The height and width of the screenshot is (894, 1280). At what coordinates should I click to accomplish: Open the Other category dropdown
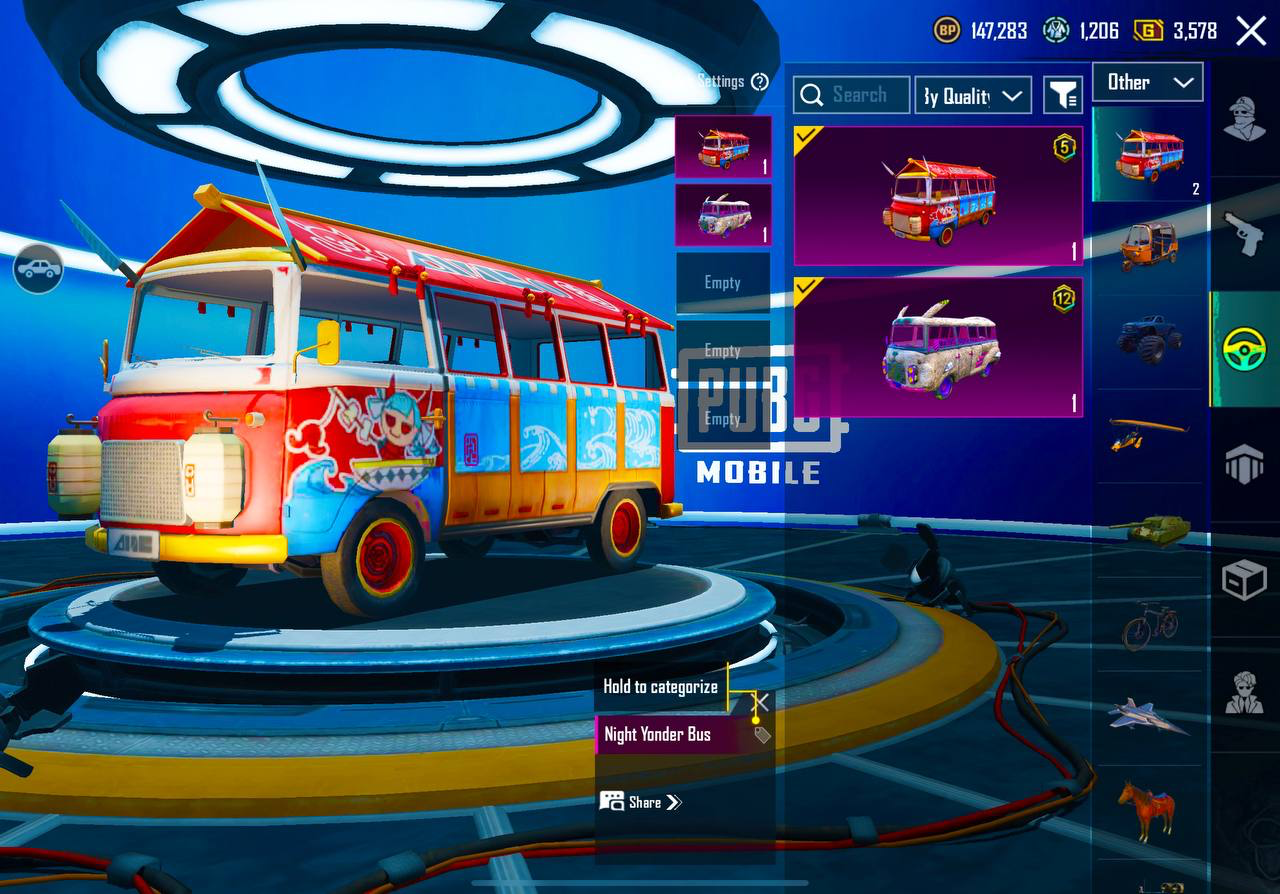[1148, 82]
